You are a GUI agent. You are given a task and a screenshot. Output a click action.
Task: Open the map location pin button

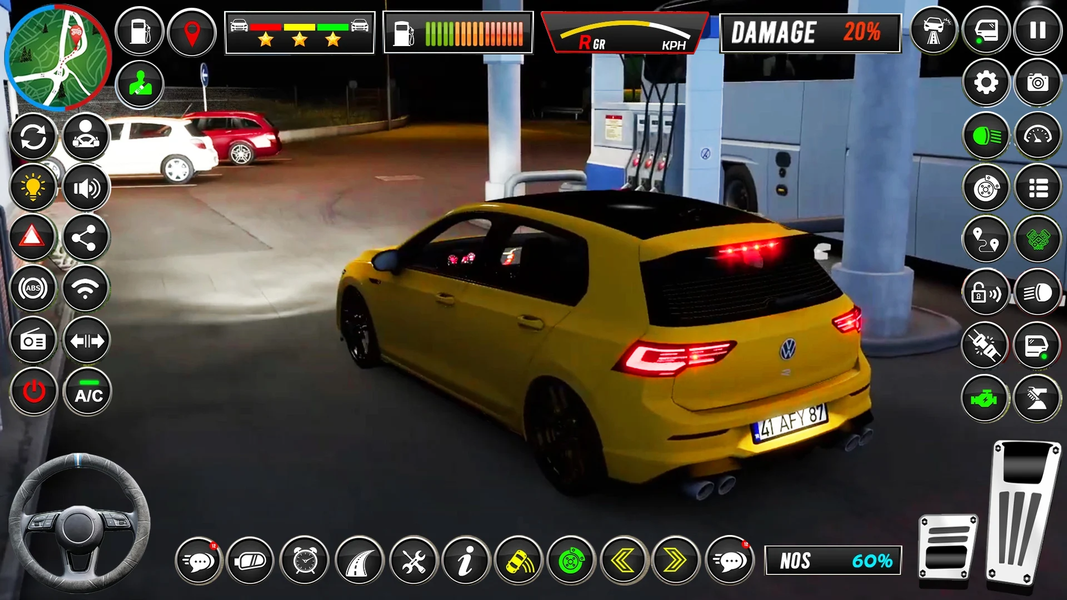coord(192,32)
